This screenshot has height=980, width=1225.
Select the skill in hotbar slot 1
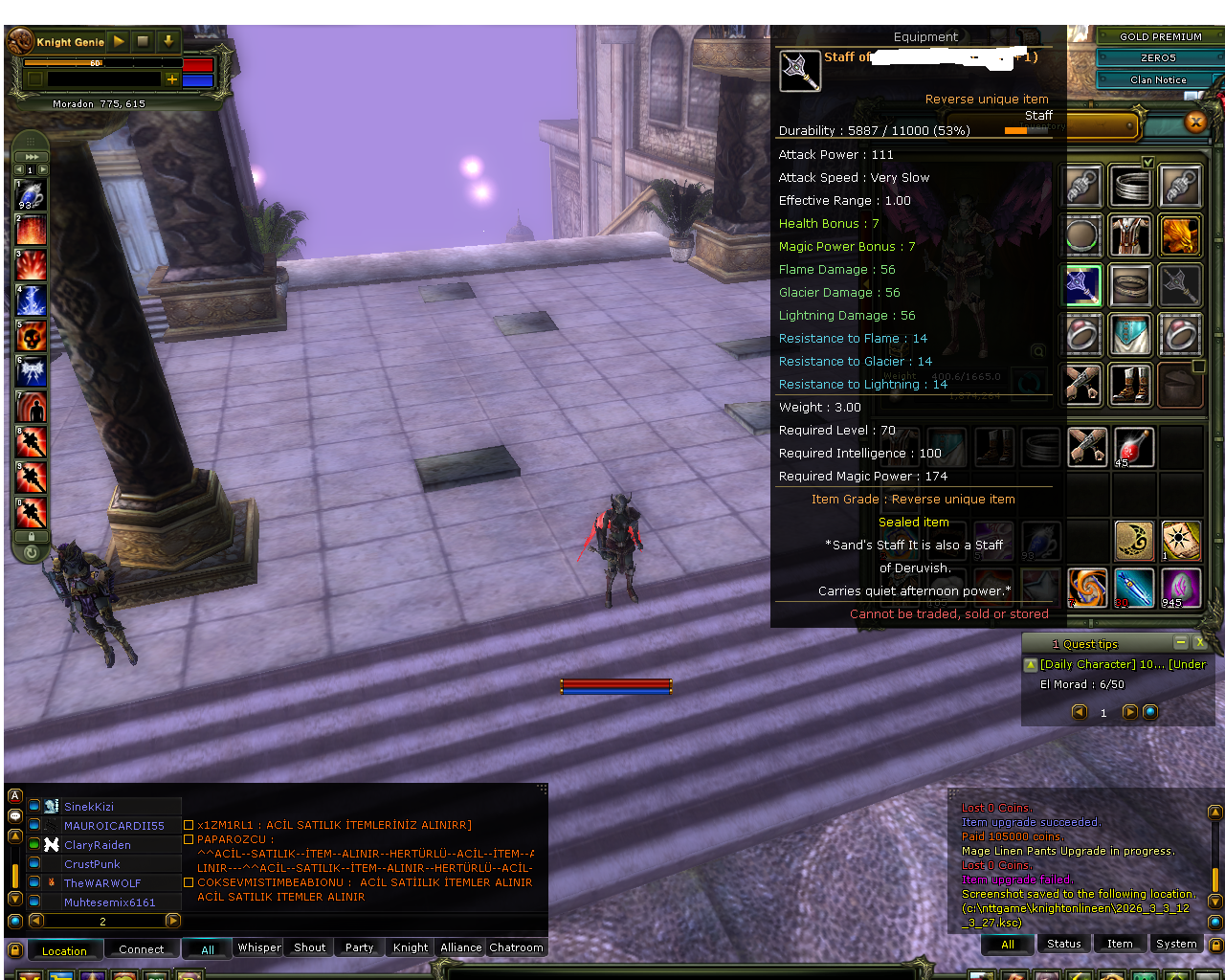coord(31,194)
